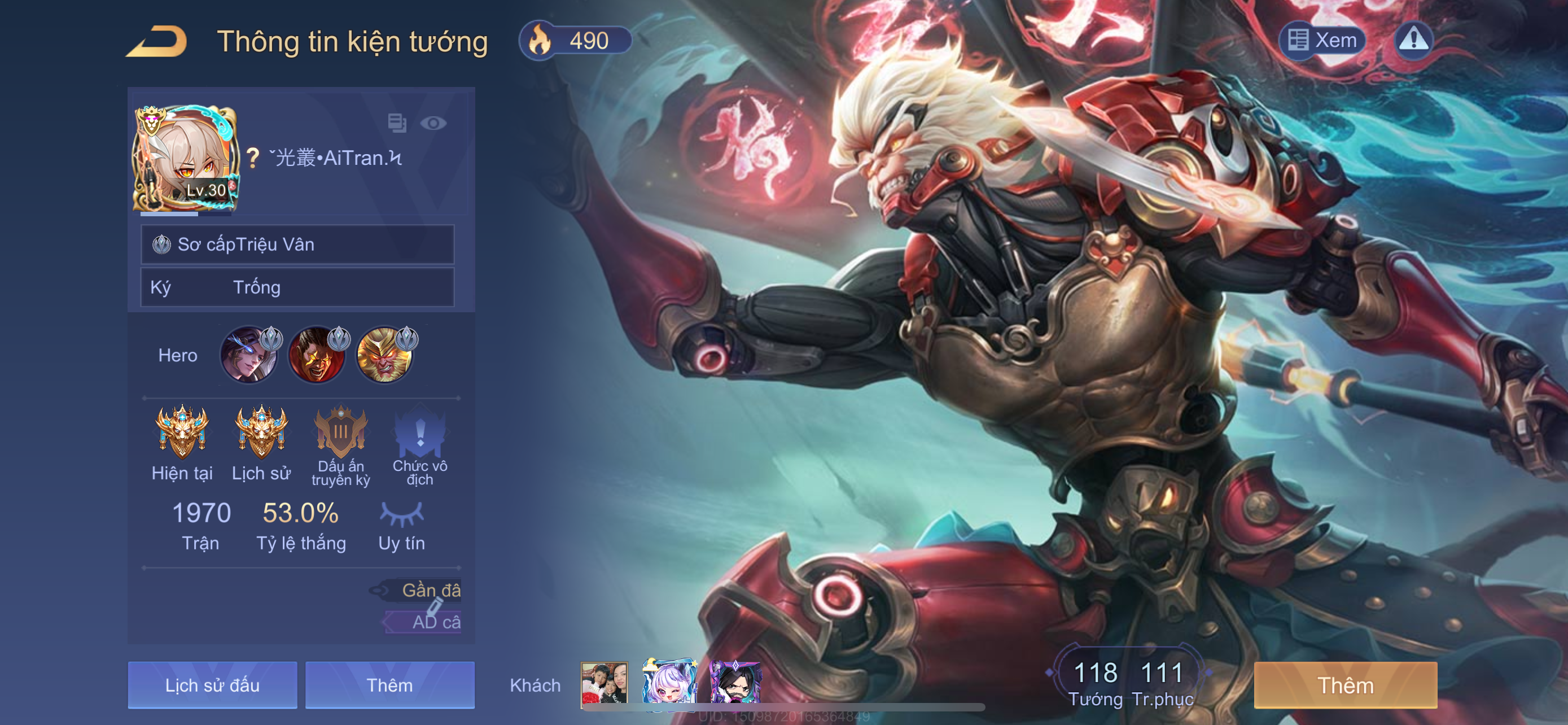The width and height of the screenshot is (1568, 725).
Task: Tap the warning report icon
Action: [x=1413, y=41]
